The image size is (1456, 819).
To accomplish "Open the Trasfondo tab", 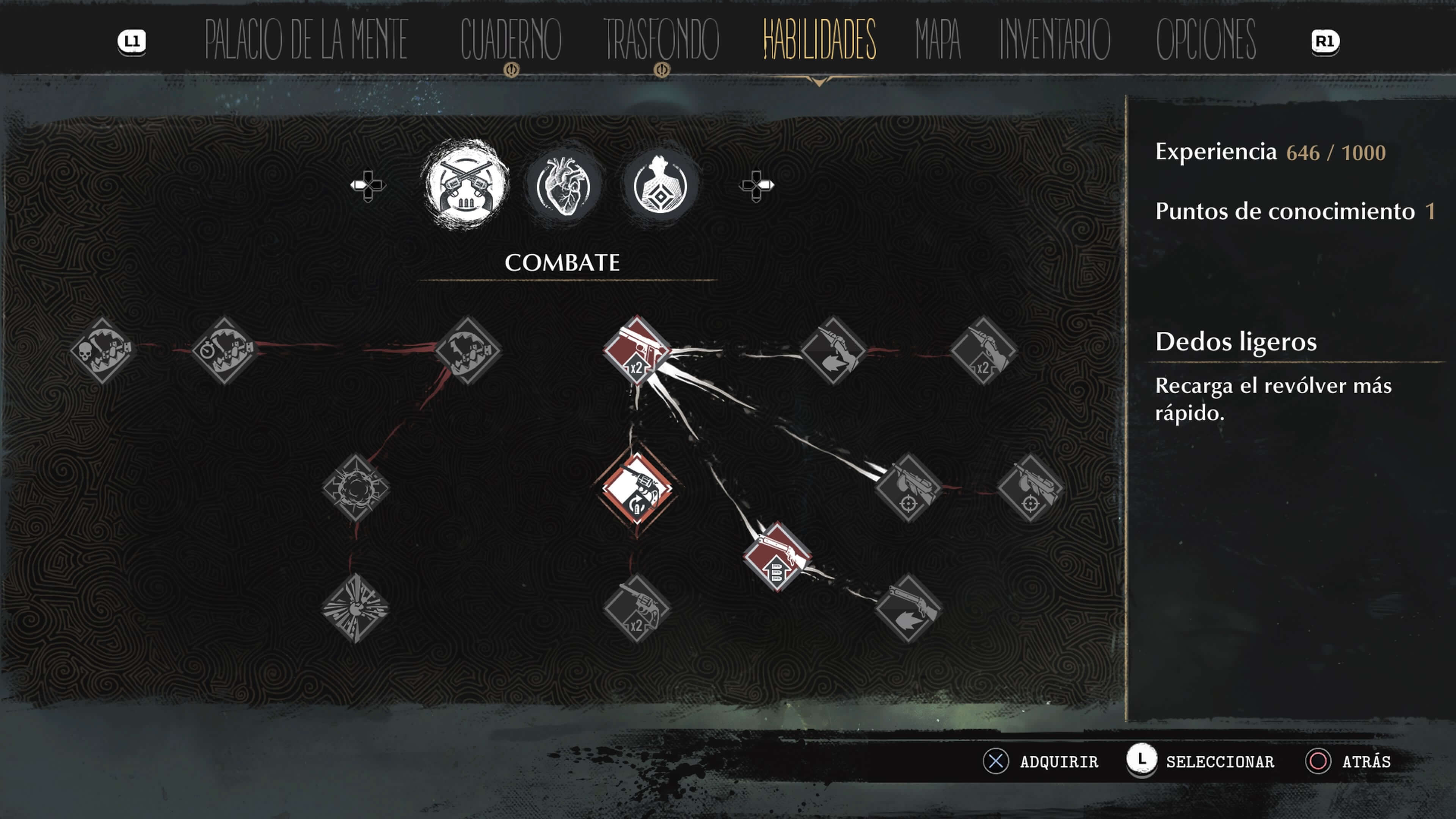I will (661, 39).
